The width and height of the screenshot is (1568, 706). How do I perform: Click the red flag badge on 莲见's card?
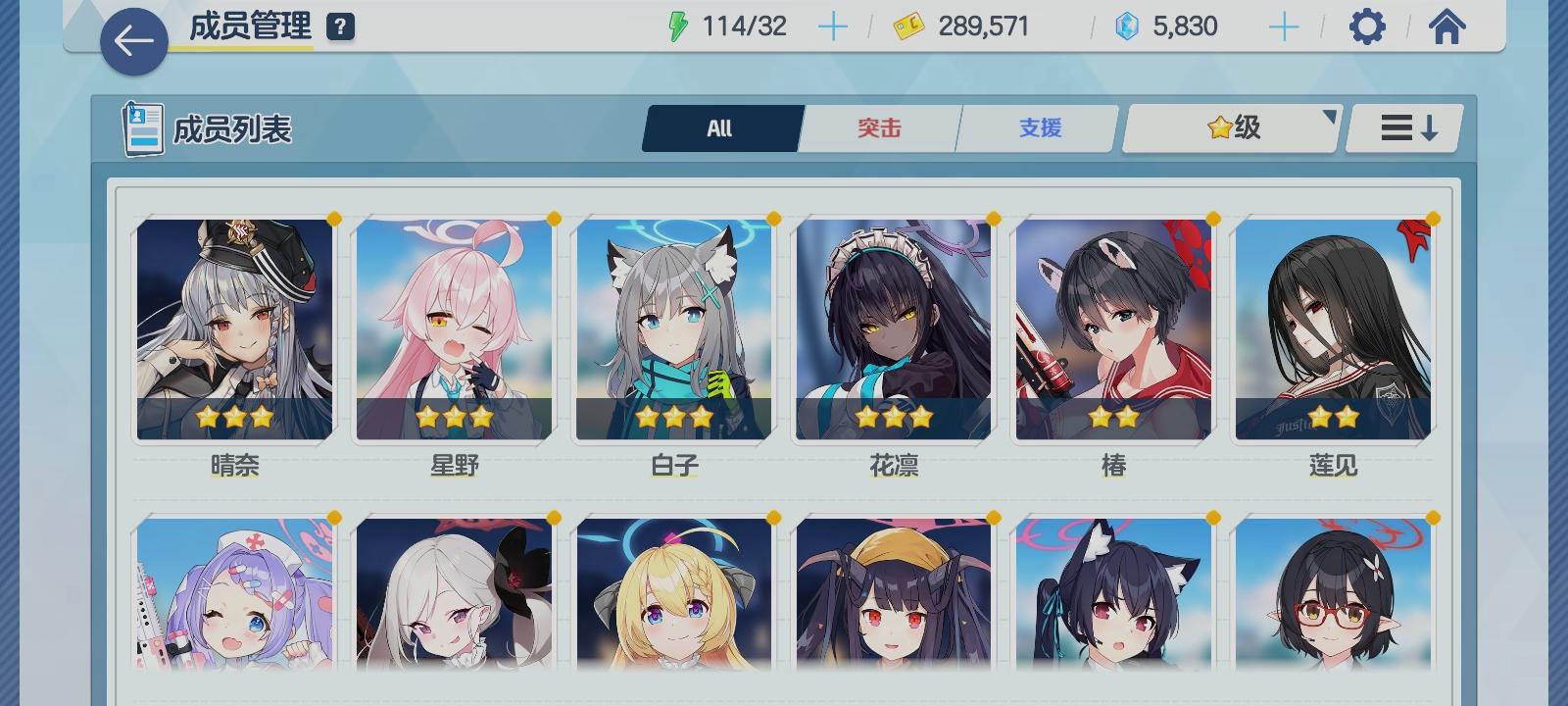[x=1414, y=236]
